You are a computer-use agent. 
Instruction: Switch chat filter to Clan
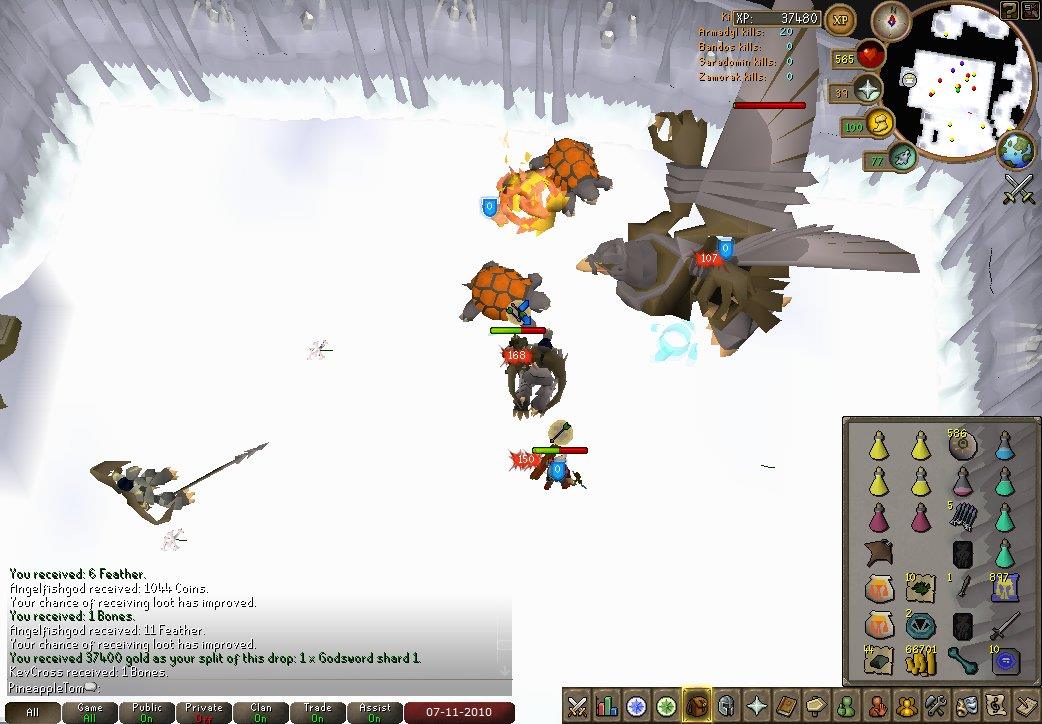click(261, 712)
